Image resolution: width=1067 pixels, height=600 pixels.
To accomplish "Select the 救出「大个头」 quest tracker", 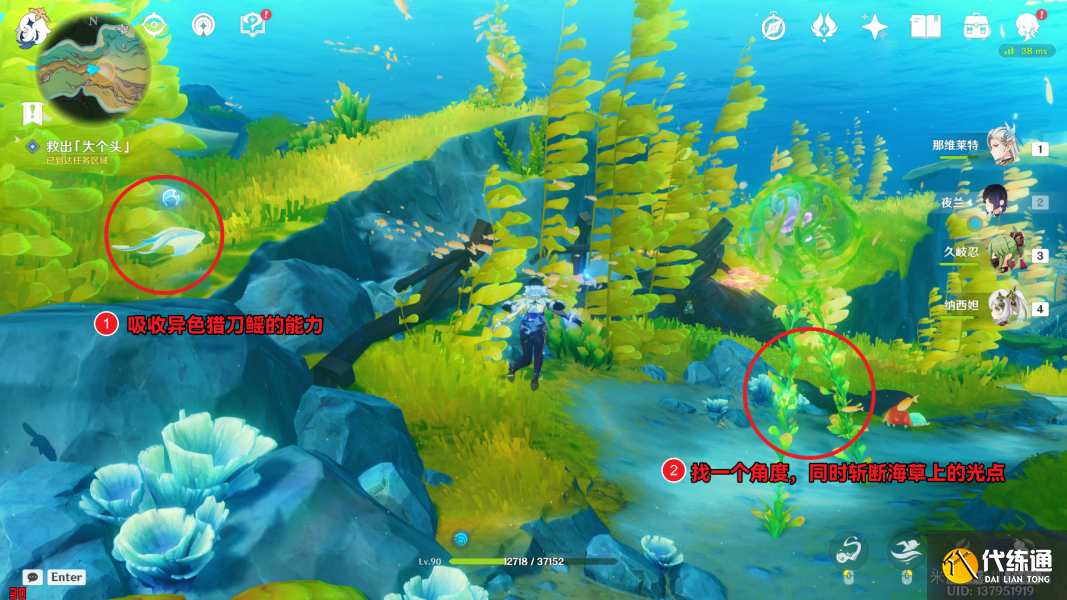I will (91, 146).
